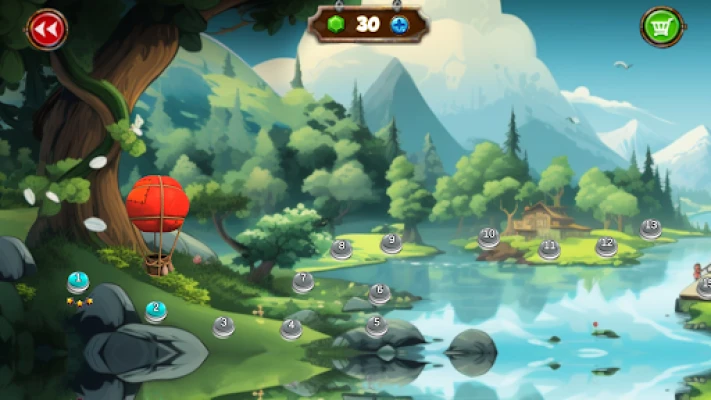Pick level 3 on the path
711x400 pixels.
223,325
